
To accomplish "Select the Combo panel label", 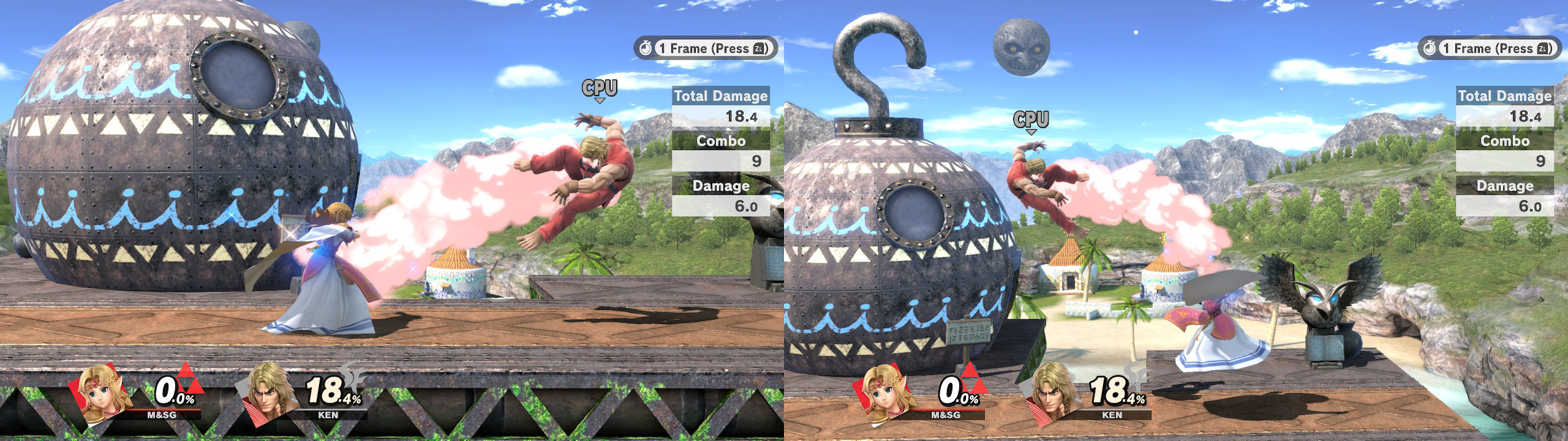I will pos(722,141).
